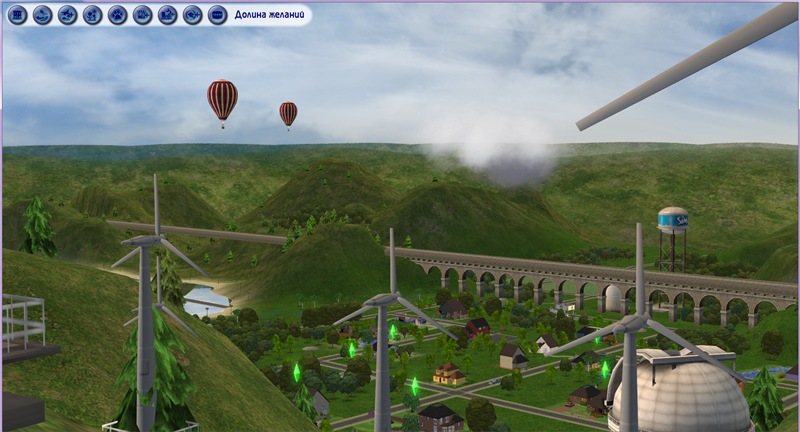Viewport: 800px width, 432px height.
Task: Open the airplane icon in the toolbar
Action: (x=67, y=15)
